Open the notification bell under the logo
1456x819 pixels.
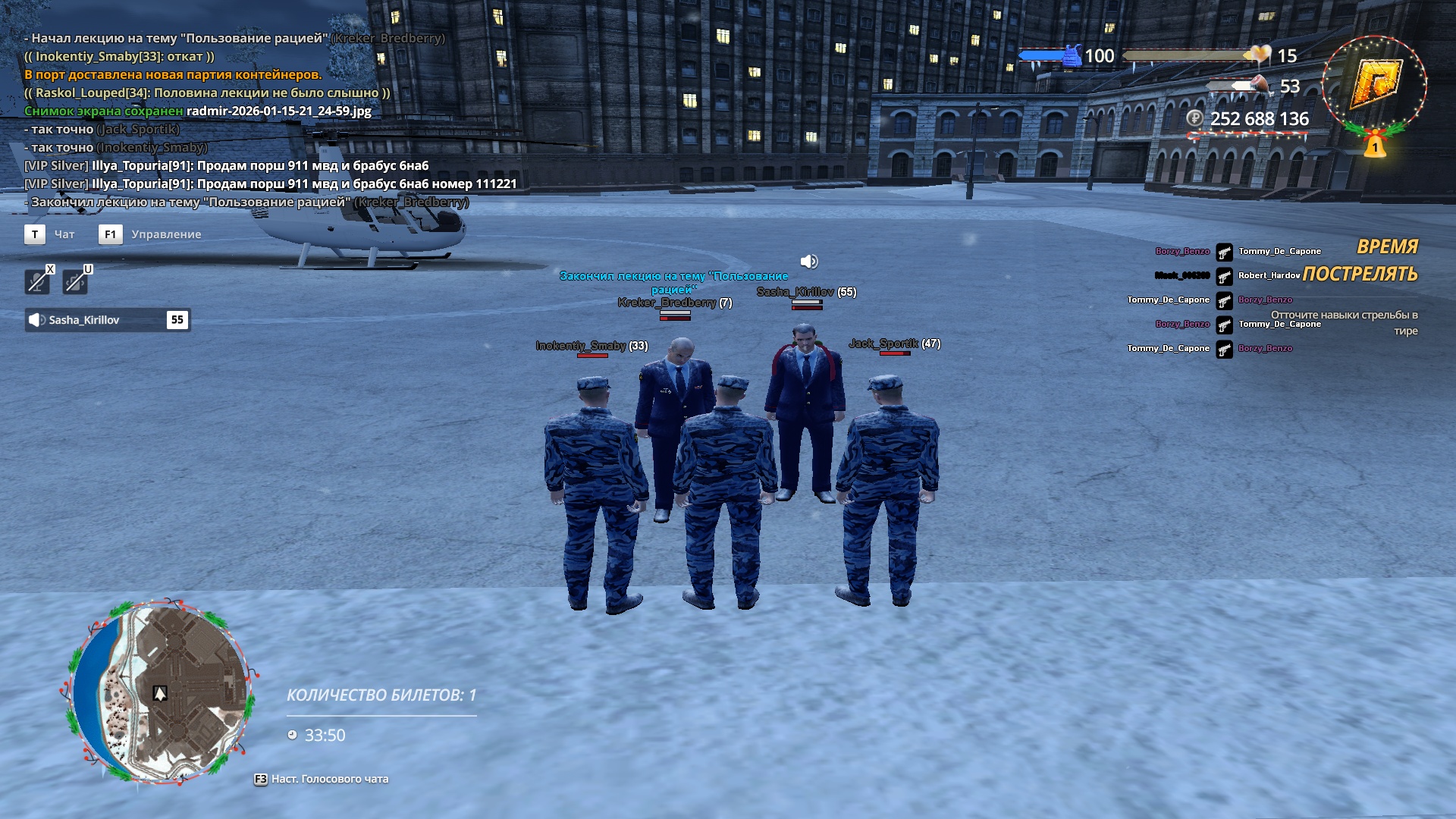point(1375,144)
